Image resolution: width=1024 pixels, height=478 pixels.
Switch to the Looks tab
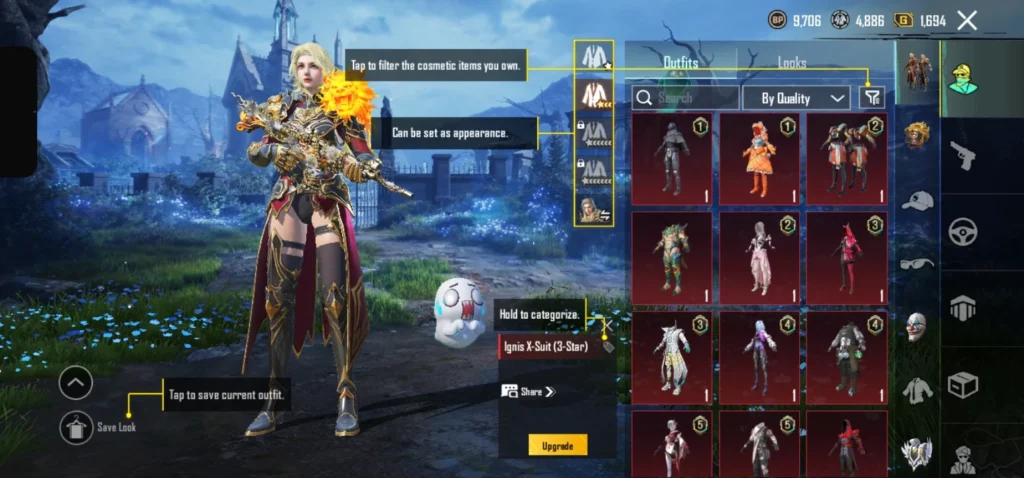[x=792, y=63]
